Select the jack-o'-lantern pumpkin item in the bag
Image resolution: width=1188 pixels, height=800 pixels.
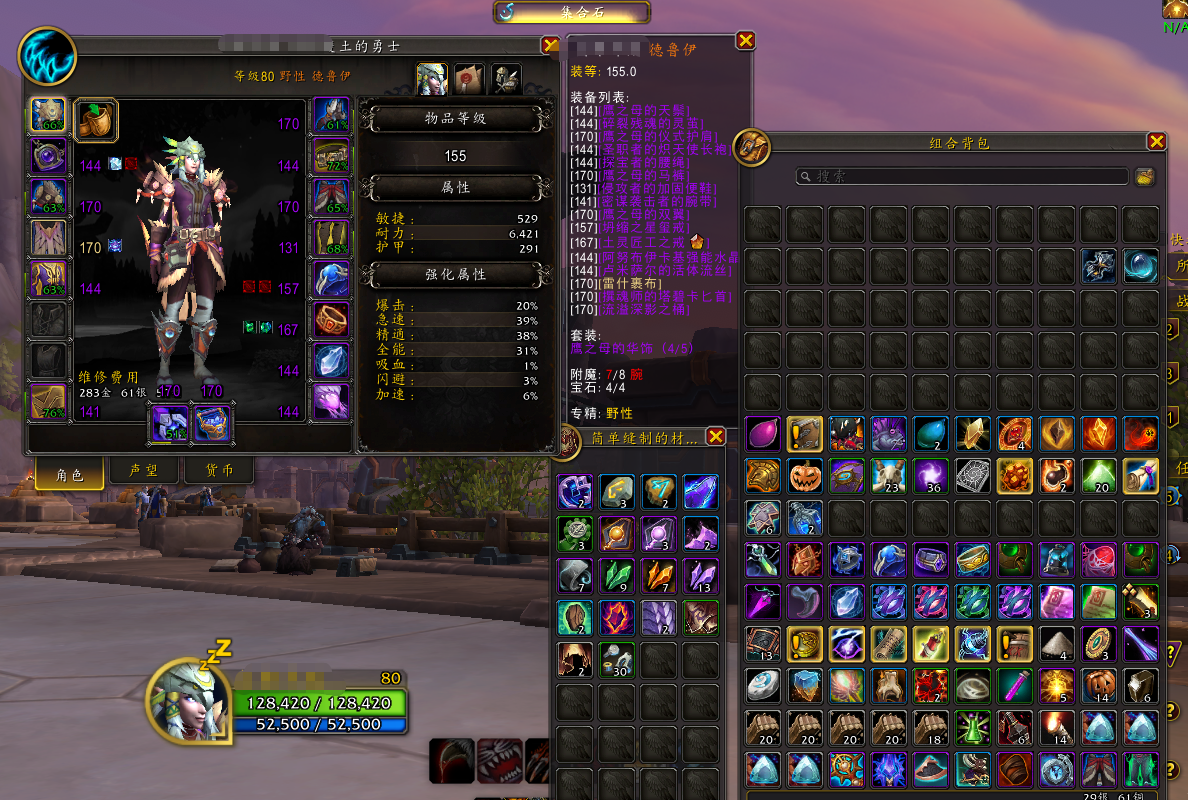point(804,475)
